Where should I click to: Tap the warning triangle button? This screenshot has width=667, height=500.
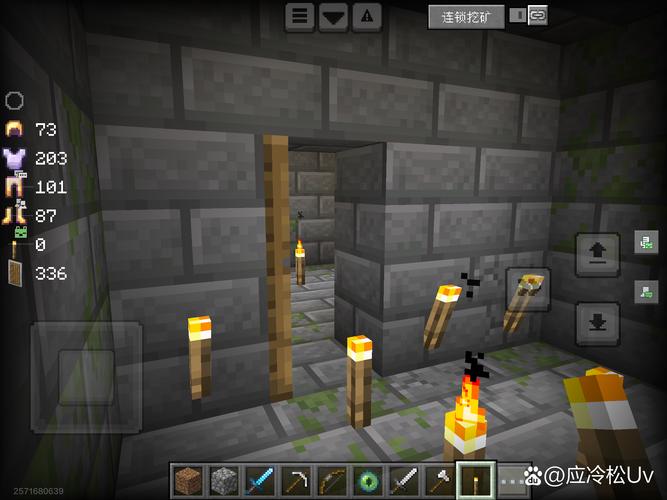point(367,16)
